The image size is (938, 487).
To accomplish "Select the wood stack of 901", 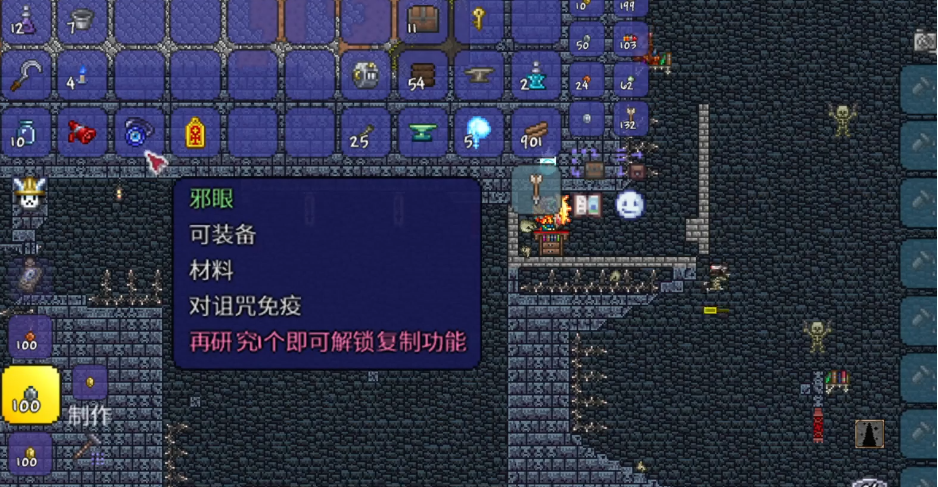I will tap(537, 132).
